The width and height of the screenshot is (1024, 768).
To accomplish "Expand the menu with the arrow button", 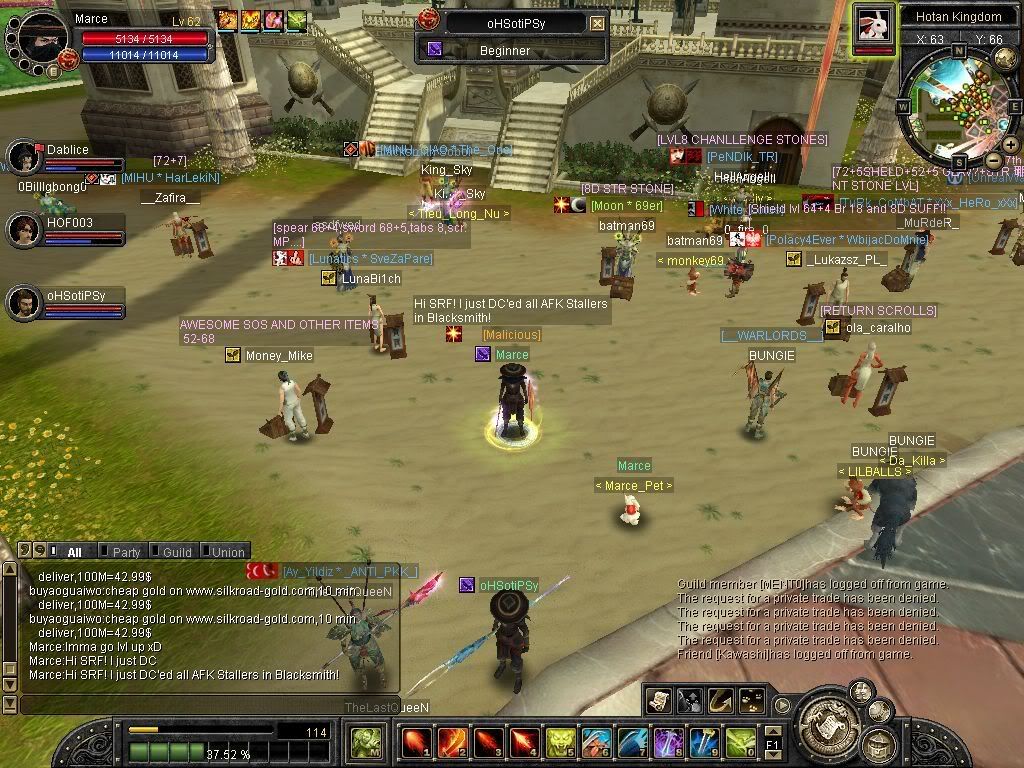I will coord(782,706).
